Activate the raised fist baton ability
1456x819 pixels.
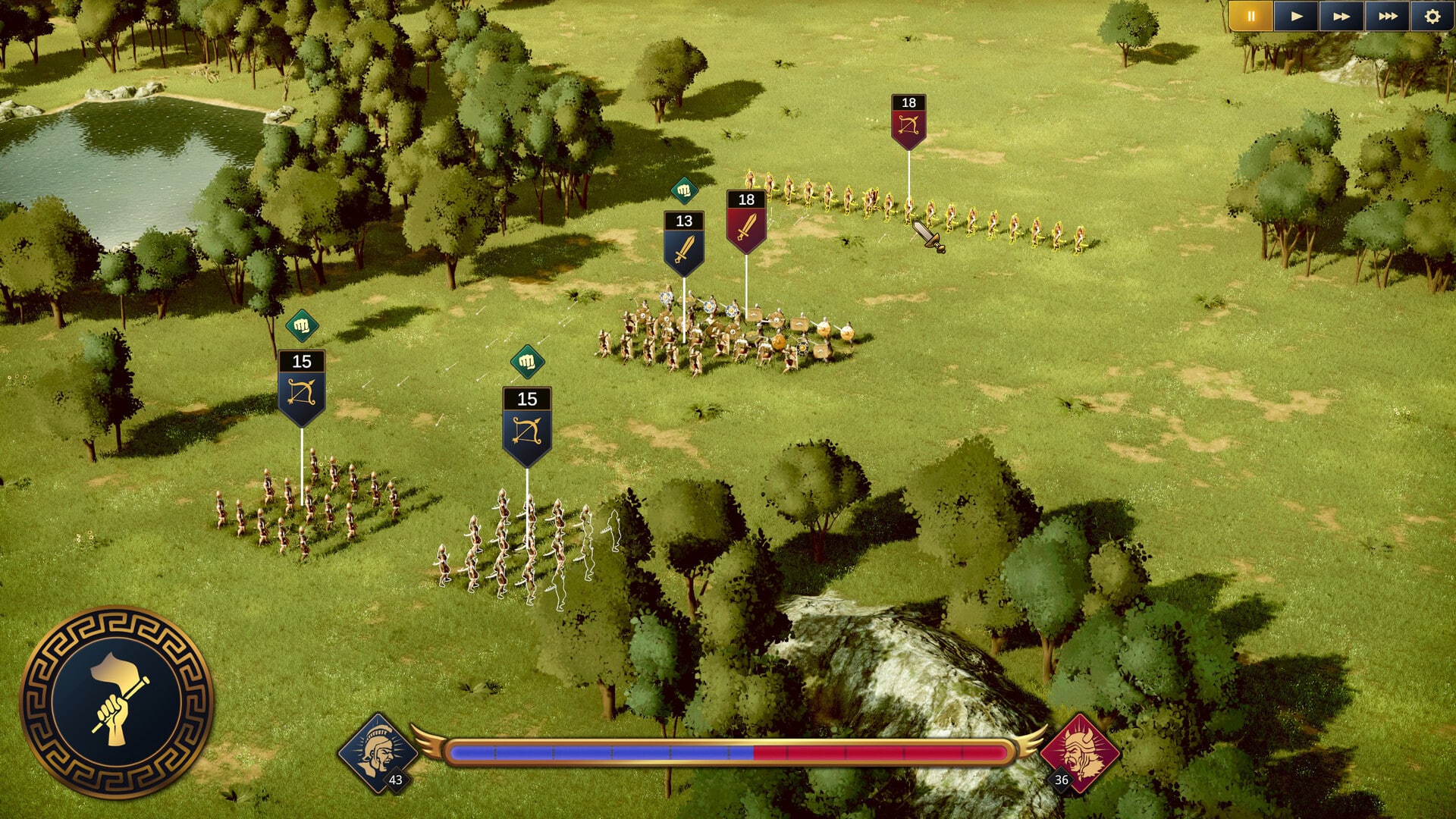(116, 702)
